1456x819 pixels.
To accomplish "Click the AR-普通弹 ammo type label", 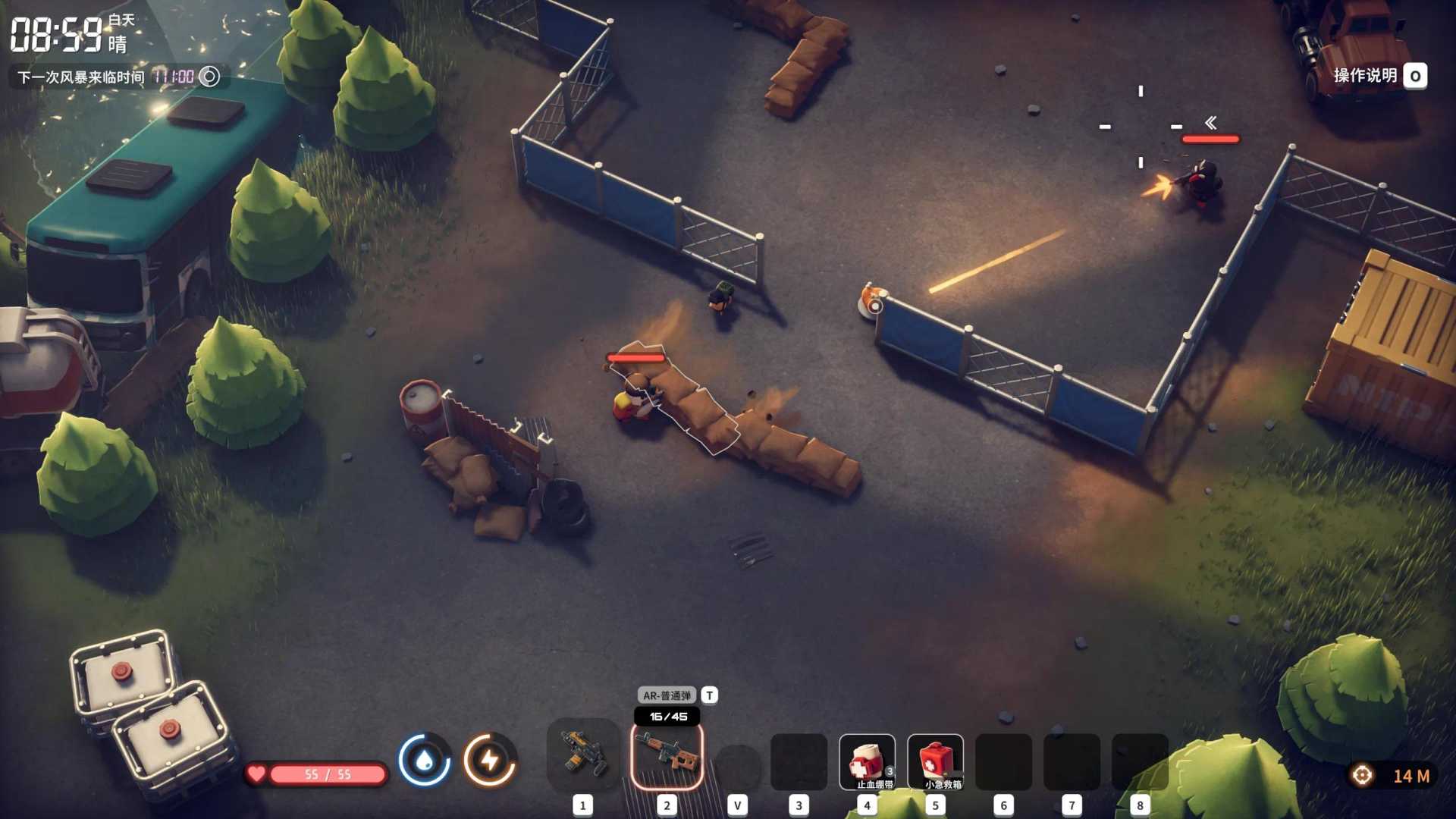I will click(x=667, y=695).
